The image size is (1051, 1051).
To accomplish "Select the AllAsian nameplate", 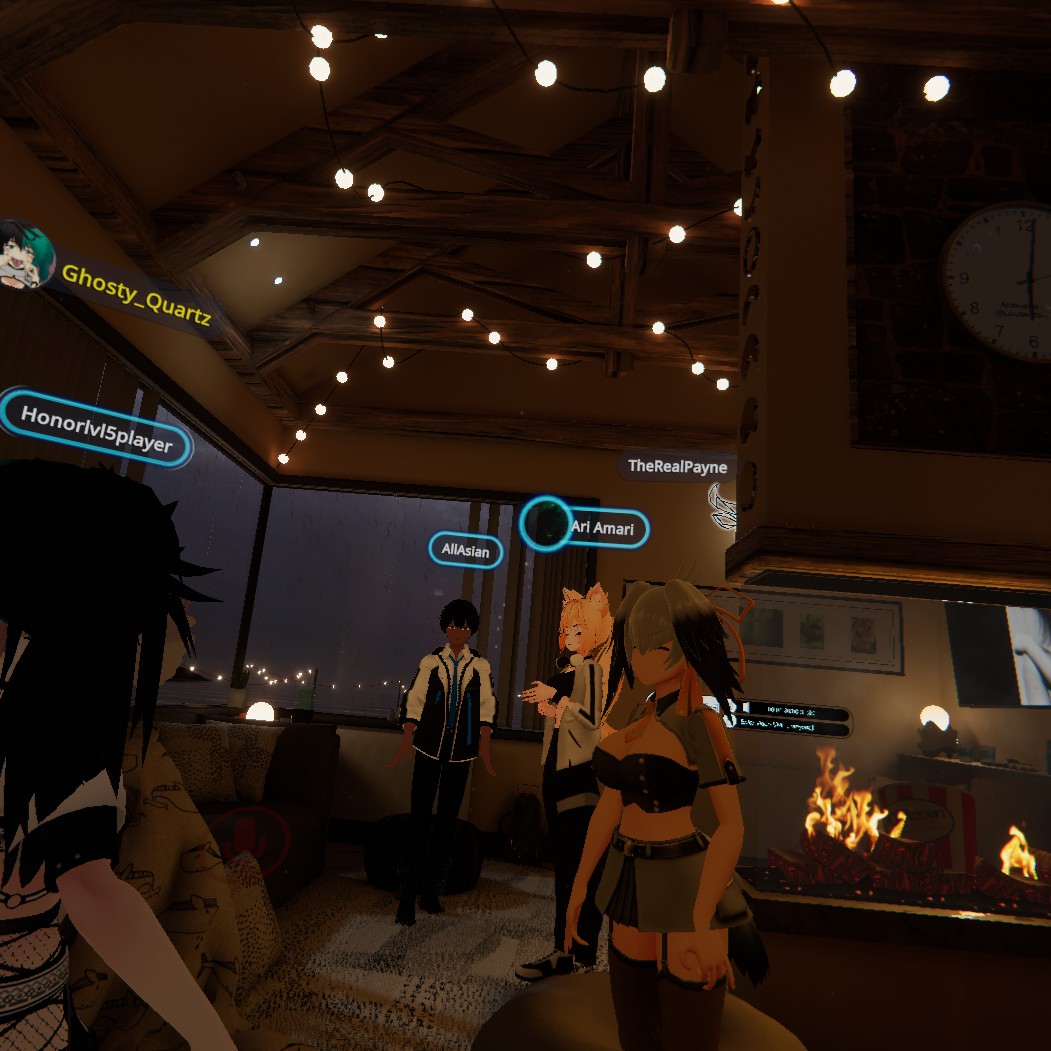I will [465, 549].
